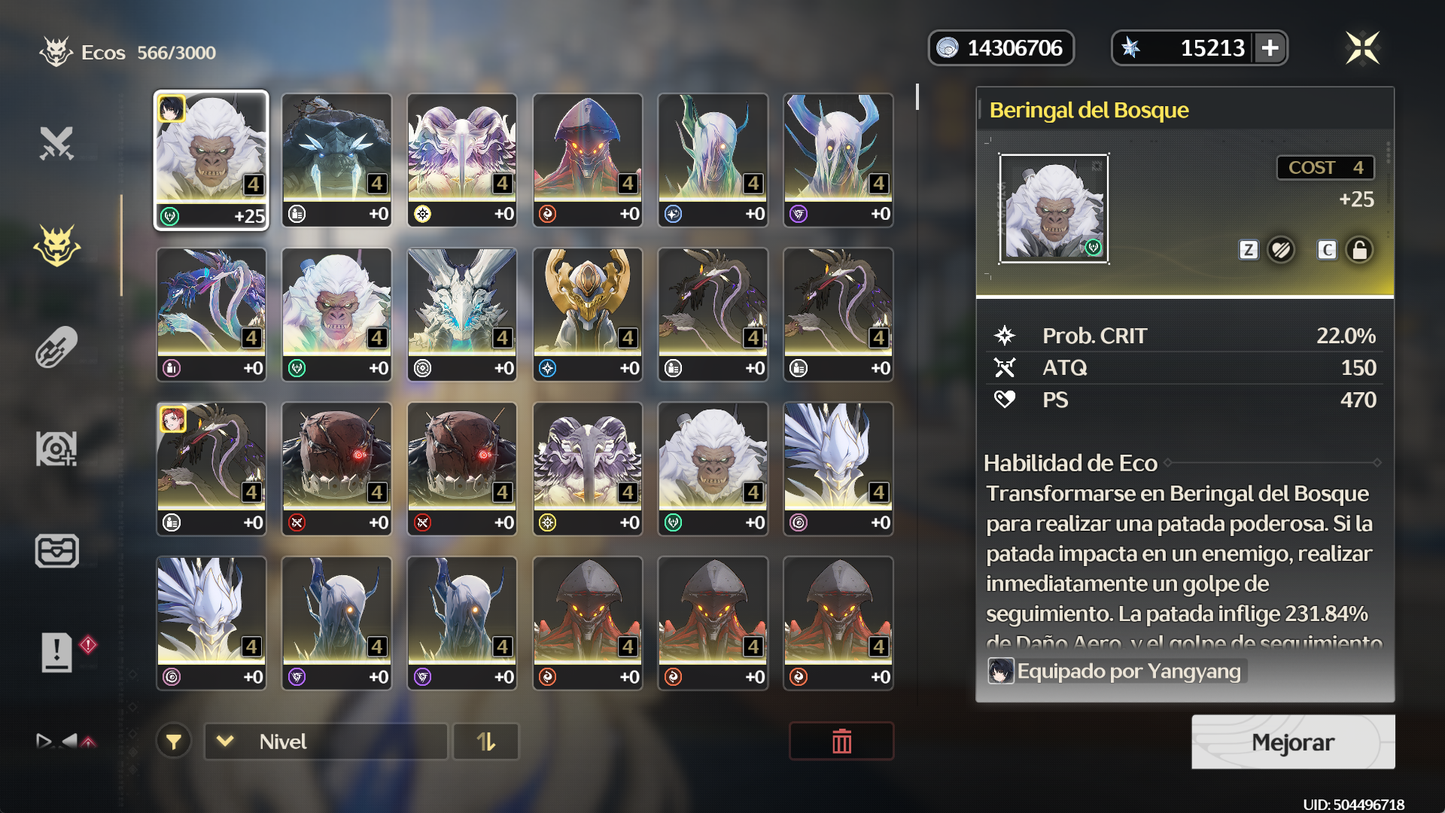Close the Ecos inventory screen
Image resolution: width=1445 pixels, height=813 pixels.
1362,48
